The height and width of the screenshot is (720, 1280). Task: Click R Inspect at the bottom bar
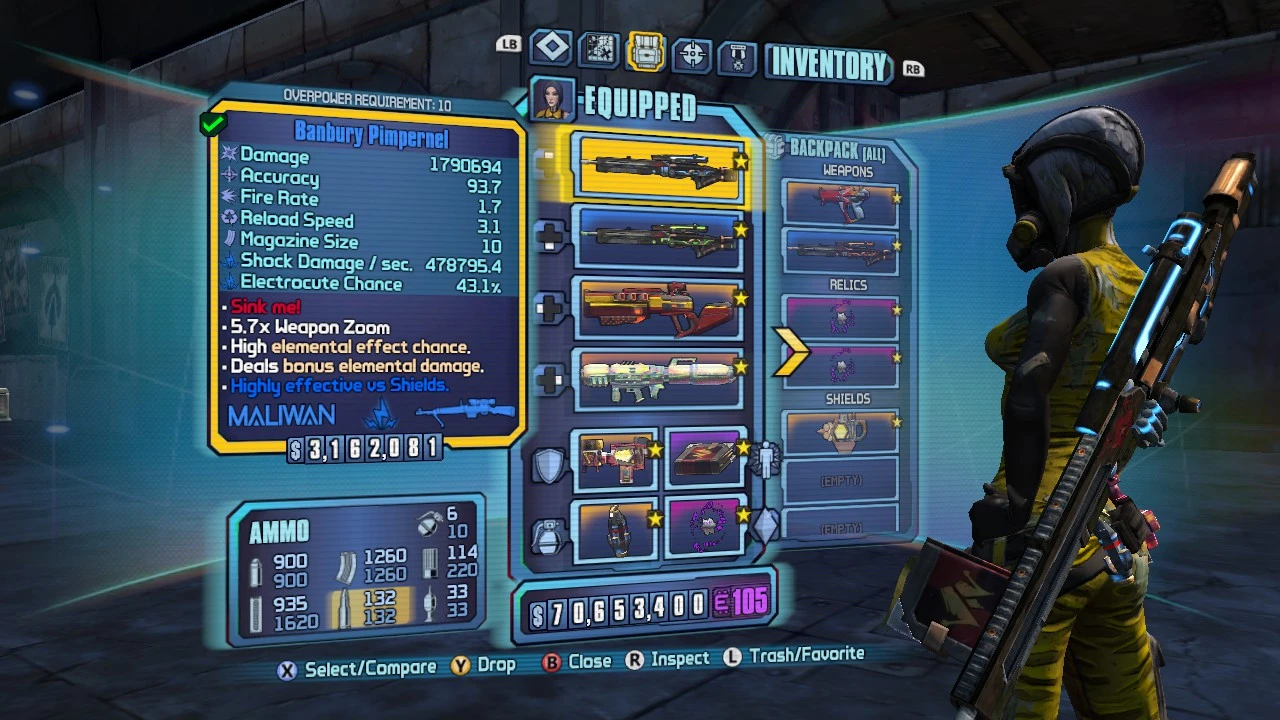click(670, 658)
